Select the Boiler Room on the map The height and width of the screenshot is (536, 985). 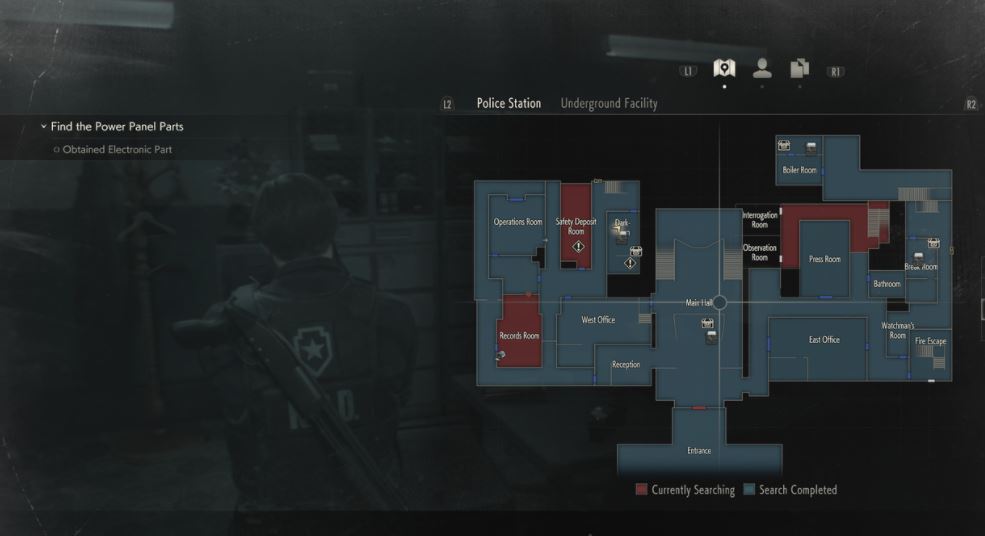[x=799, y=170]
